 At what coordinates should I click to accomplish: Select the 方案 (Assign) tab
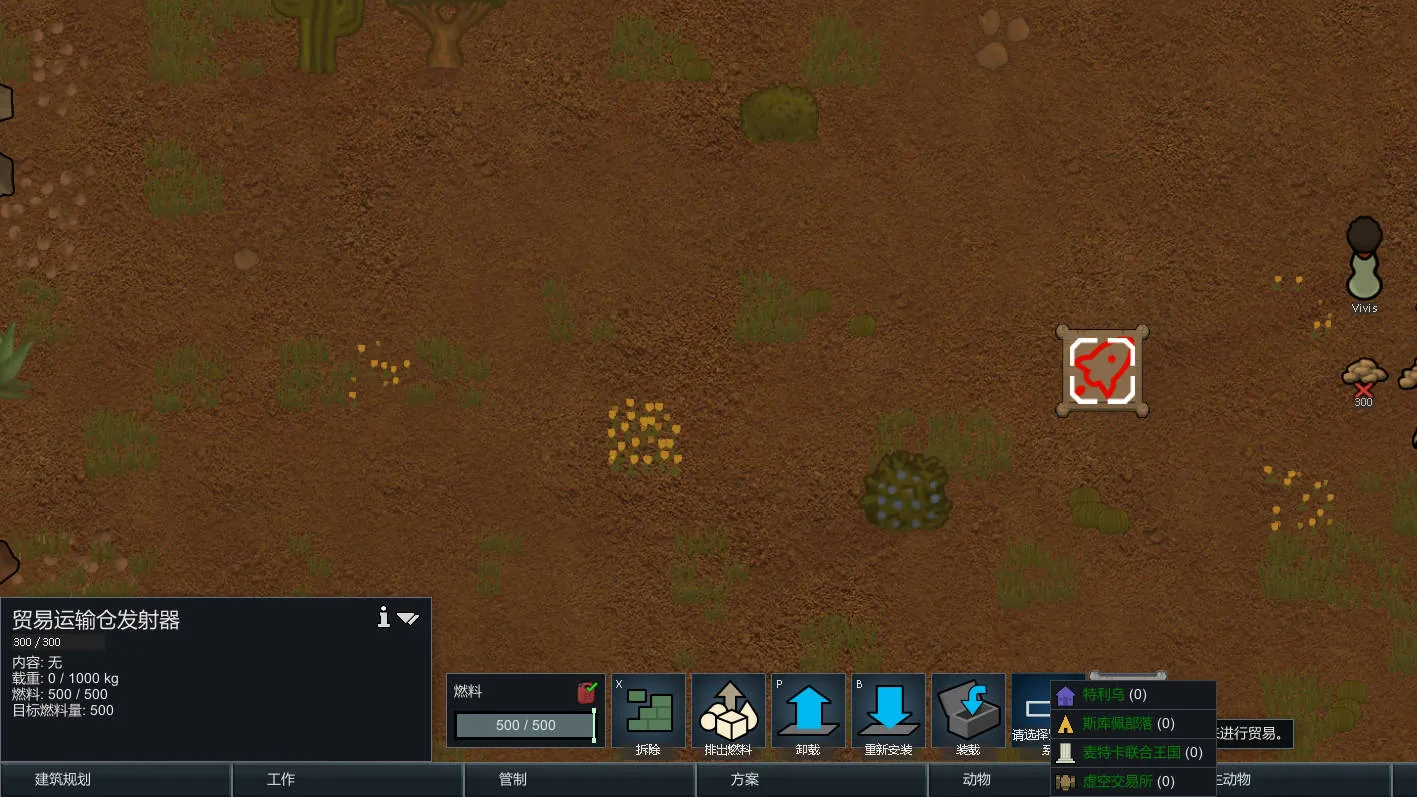click(811, 780)
